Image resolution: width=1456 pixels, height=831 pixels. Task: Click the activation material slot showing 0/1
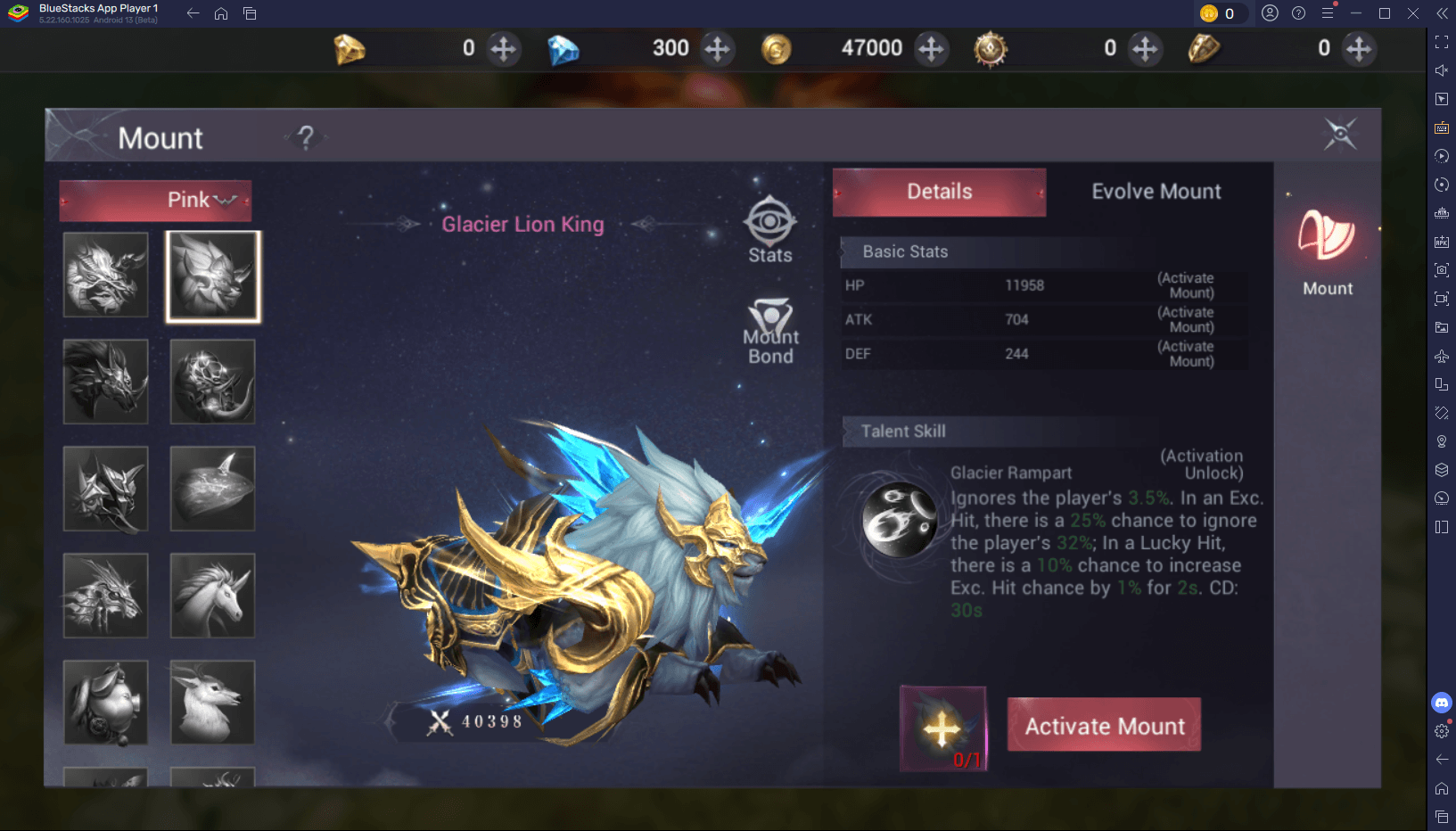942,728
